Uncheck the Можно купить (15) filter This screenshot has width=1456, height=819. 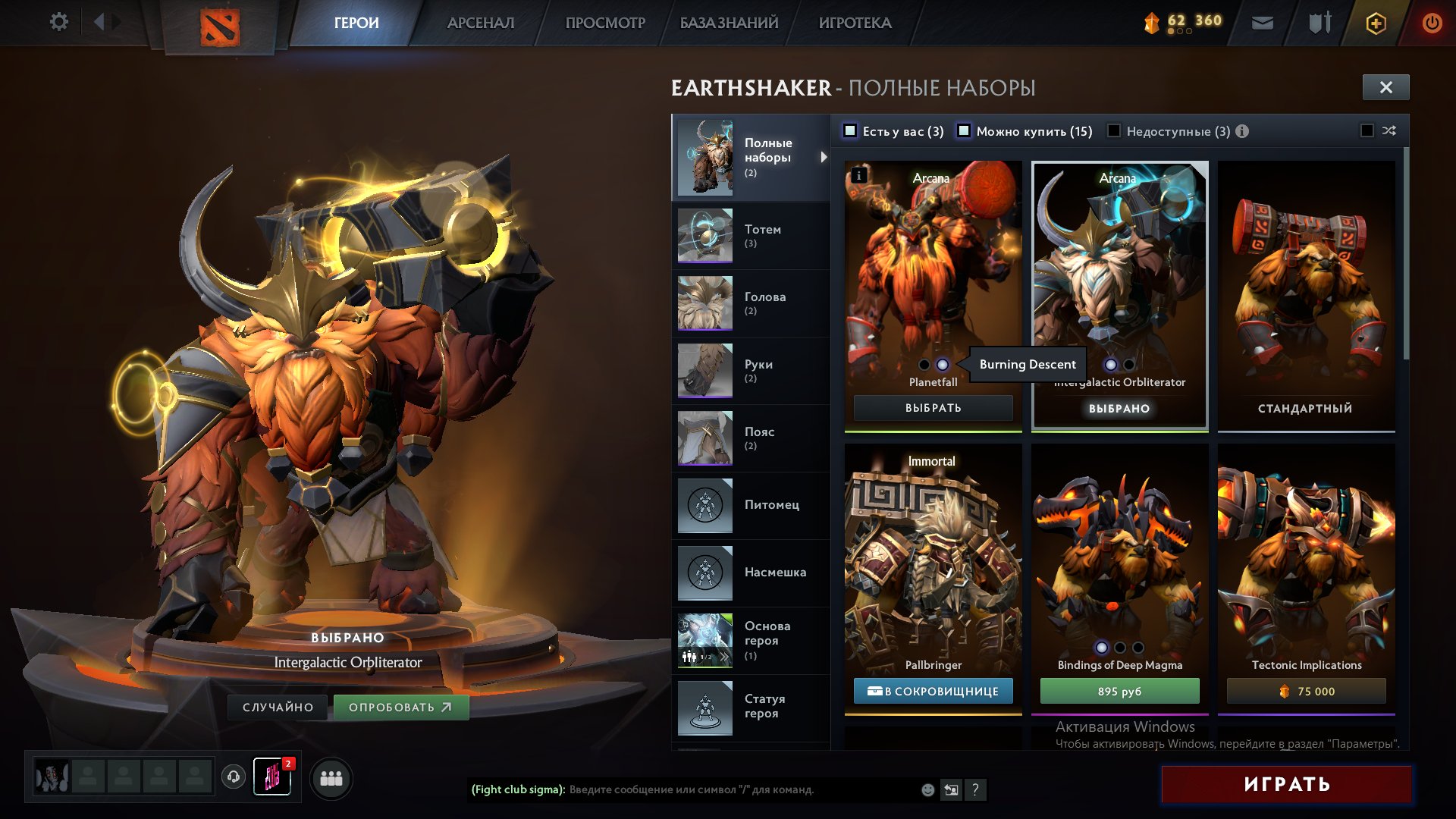coord(965,131)
